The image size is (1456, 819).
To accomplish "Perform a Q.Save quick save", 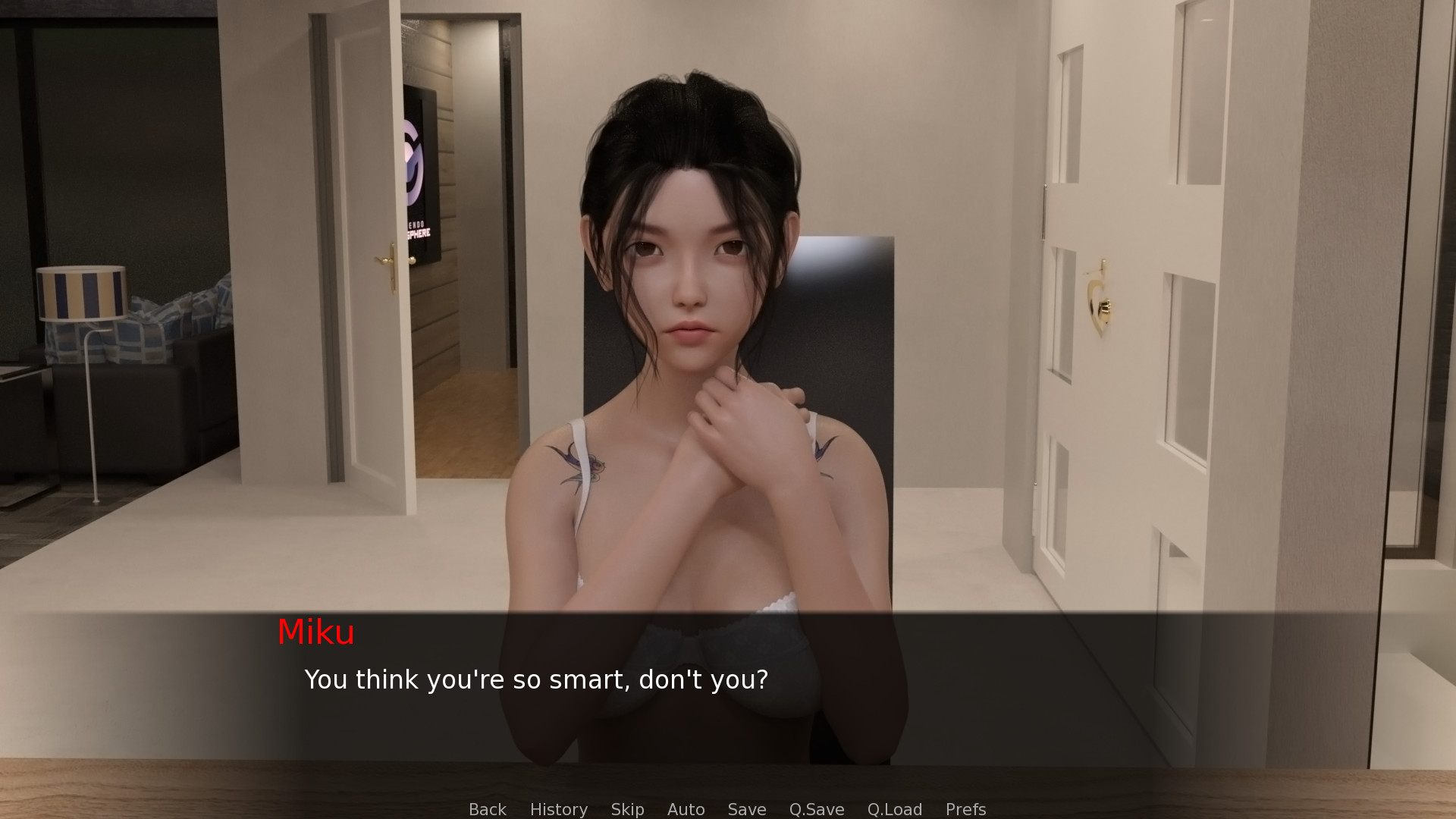I will 816,809.
